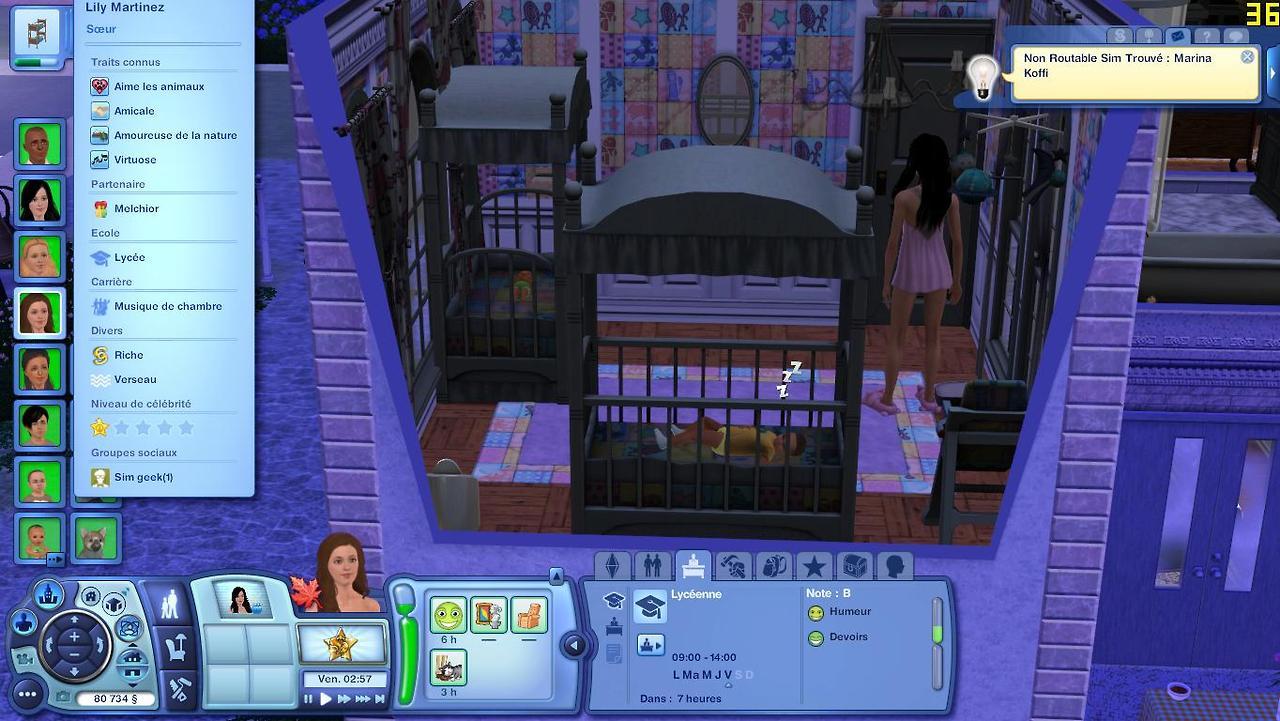This screenshot has height=721, width=1280.
Task: Open the Skills tab with hammer icon
Action: click(x=733, y=567)
